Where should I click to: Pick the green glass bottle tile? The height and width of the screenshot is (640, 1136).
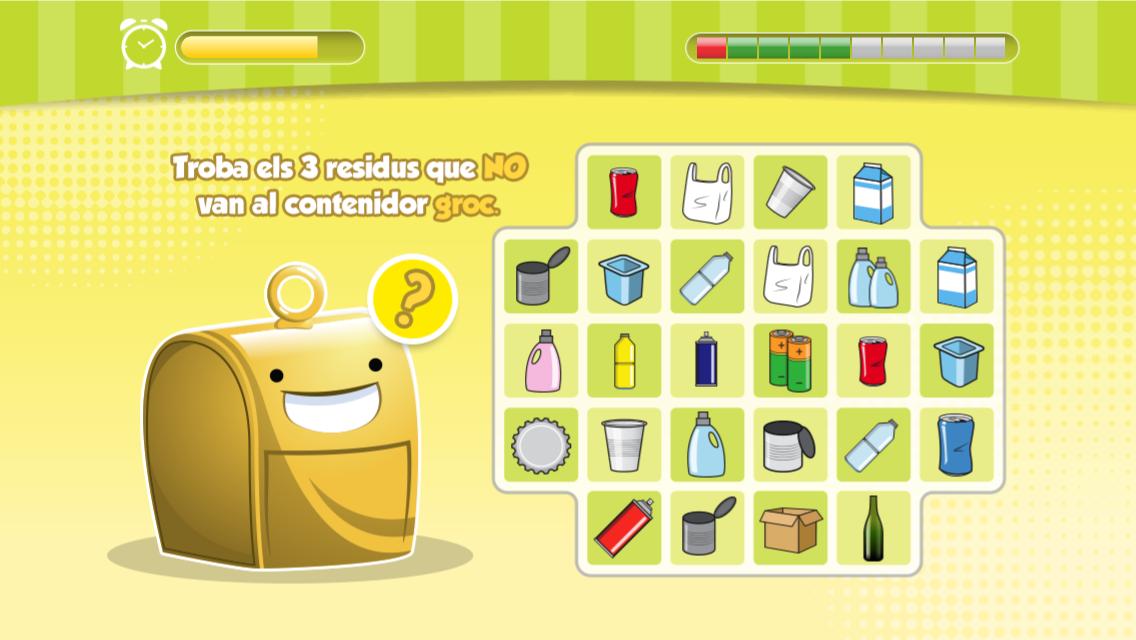tap(873, 528)
